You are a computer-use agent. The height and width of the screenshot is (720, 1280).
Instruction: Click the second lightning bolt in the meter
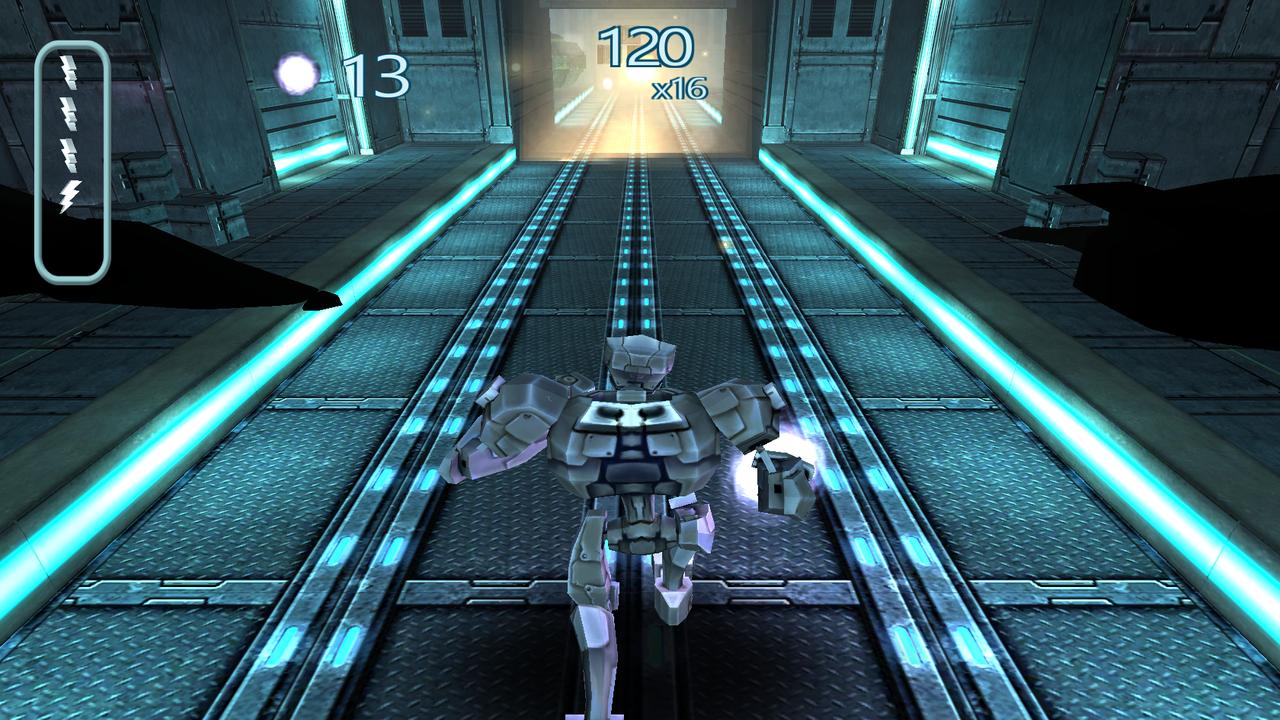click(69, 112)
